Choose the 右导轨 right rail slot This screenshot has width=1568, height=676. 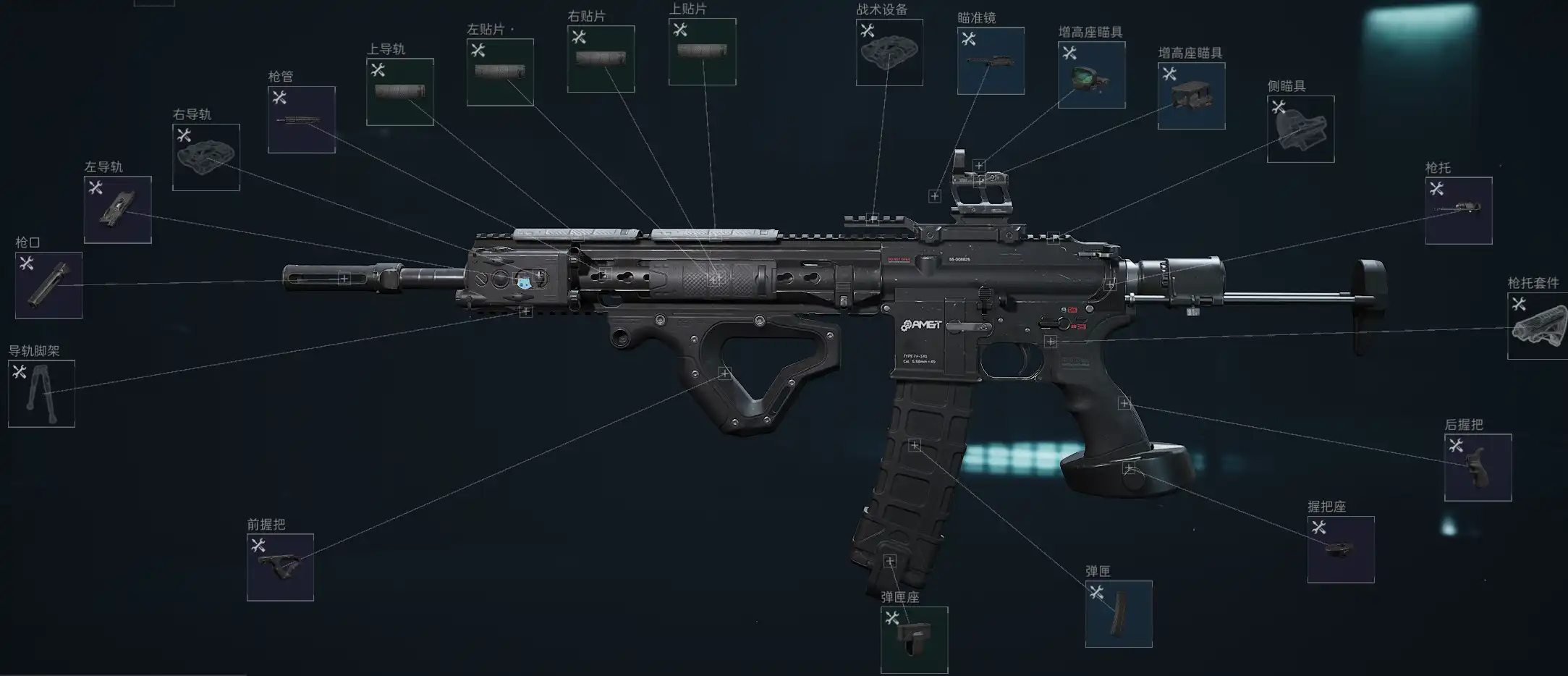[x=206, y=157]
